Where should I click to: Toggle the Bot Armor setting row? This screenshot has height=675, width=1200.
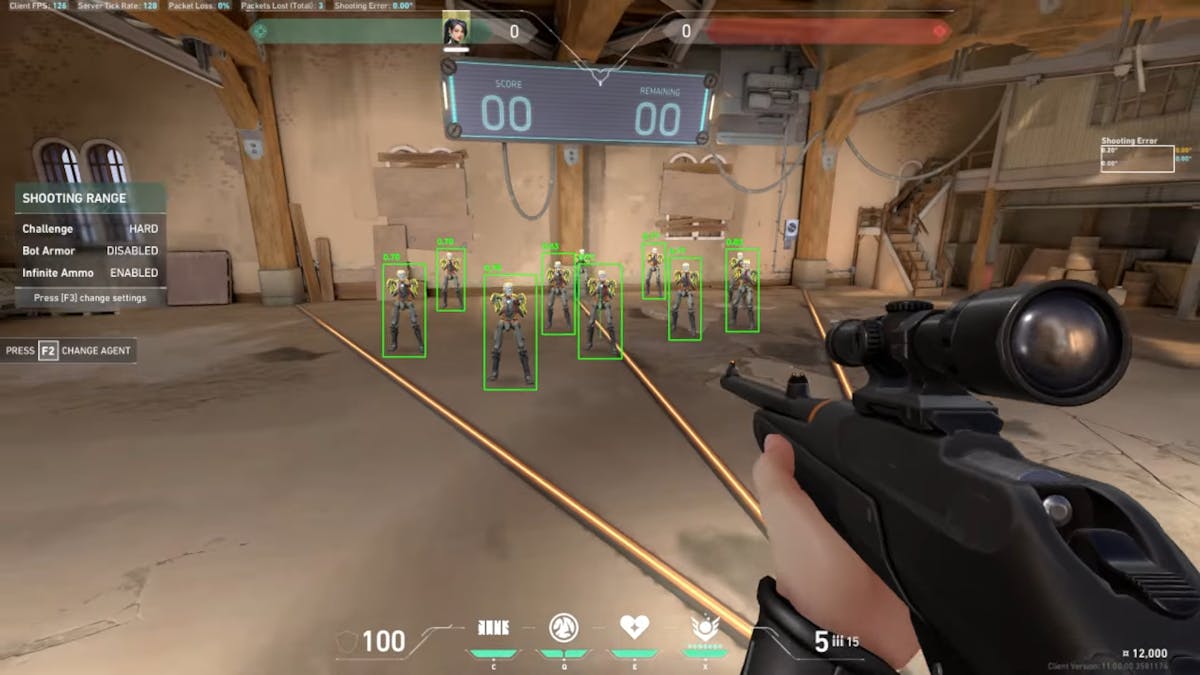click(90, 251)
